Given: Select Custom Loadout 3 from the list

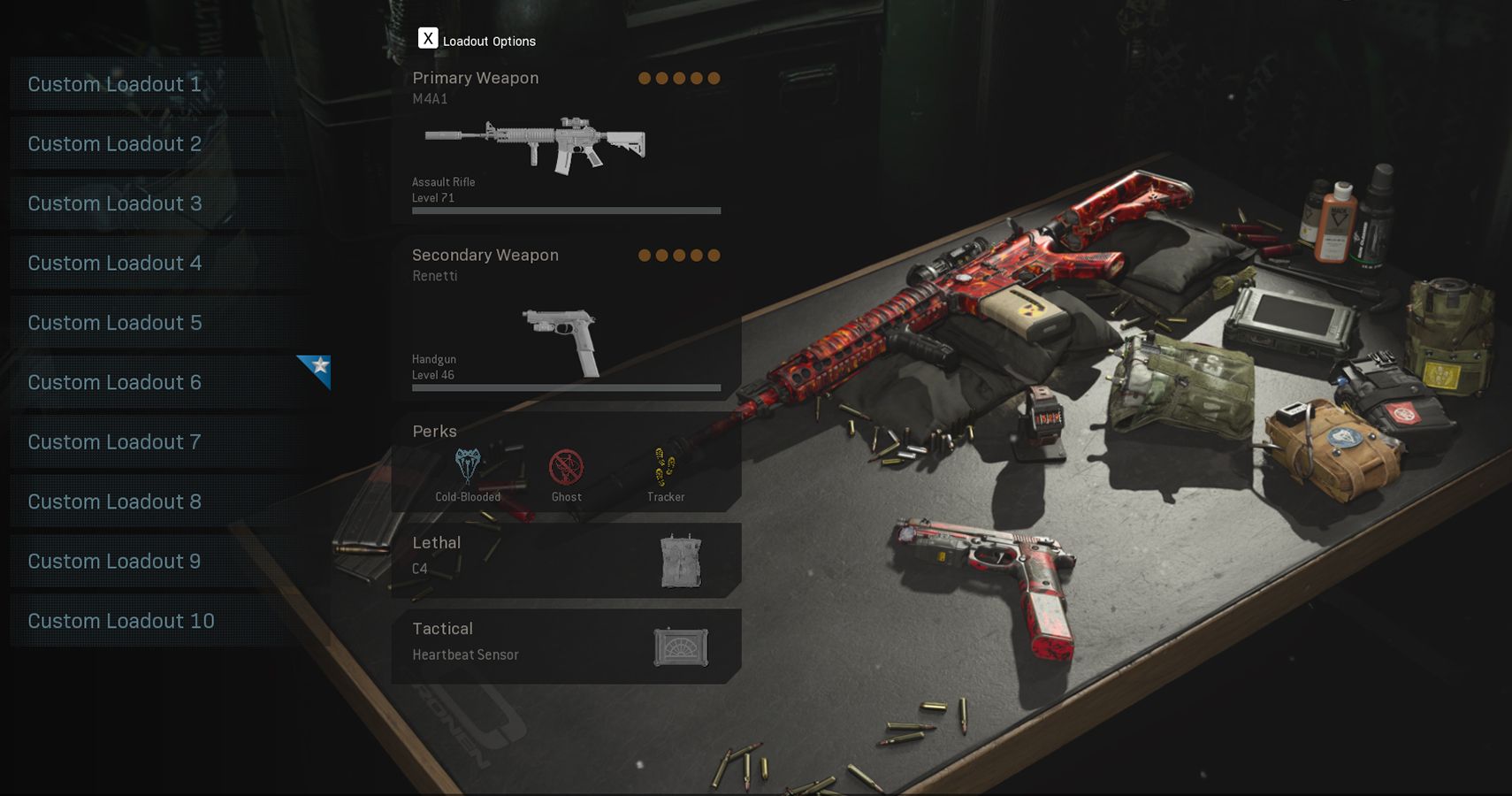Looking at the screenshot, I should tap(115, 203).
